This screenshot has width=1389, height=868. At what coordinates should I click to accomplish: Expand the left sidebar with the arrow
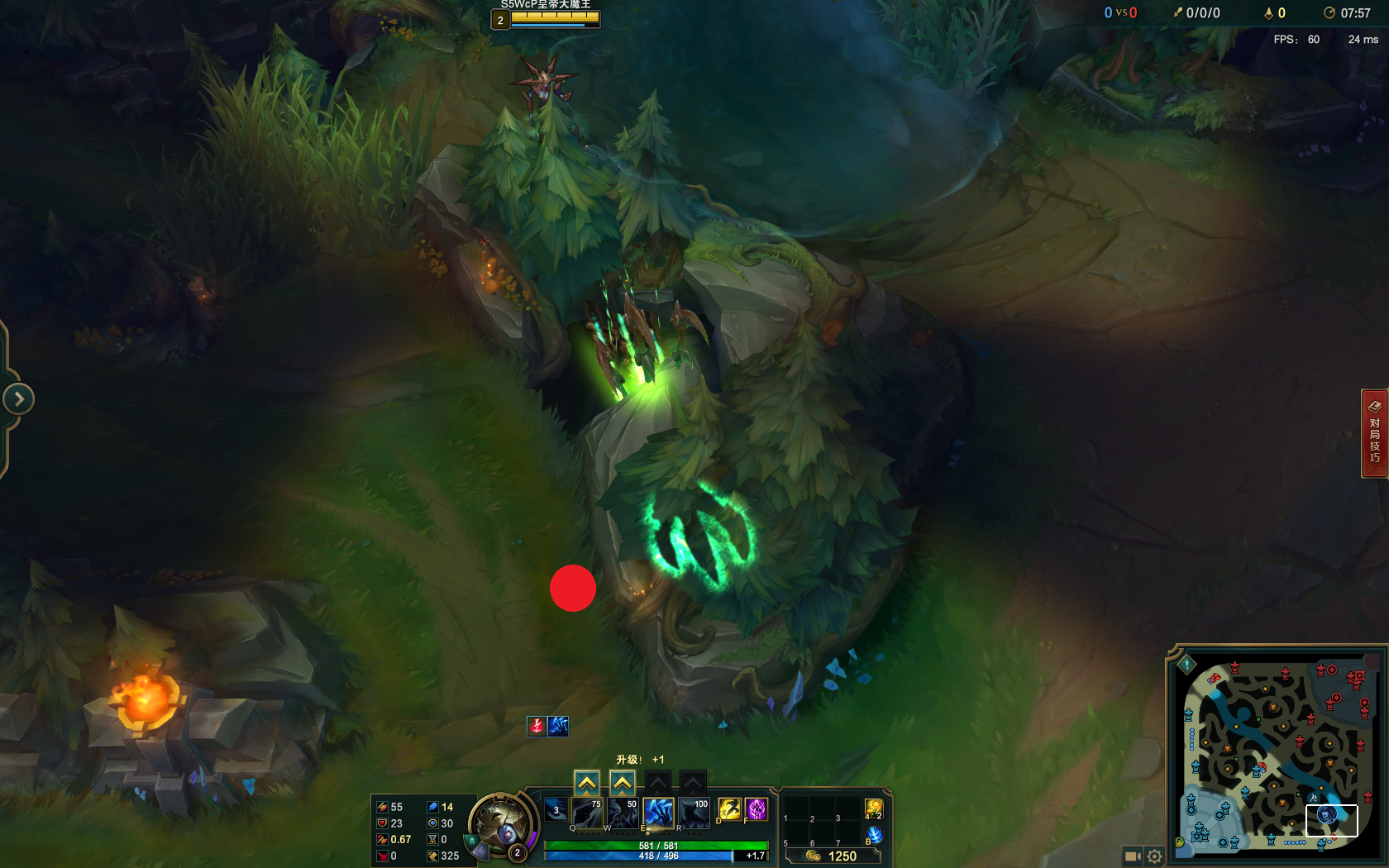(x=17, y=398)
